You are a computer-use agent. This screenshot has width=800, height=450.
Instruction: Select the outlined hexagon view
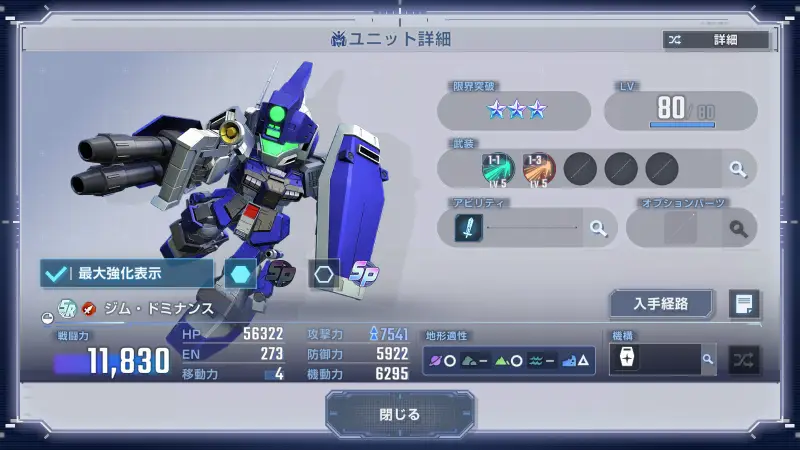tap(323, 272)
